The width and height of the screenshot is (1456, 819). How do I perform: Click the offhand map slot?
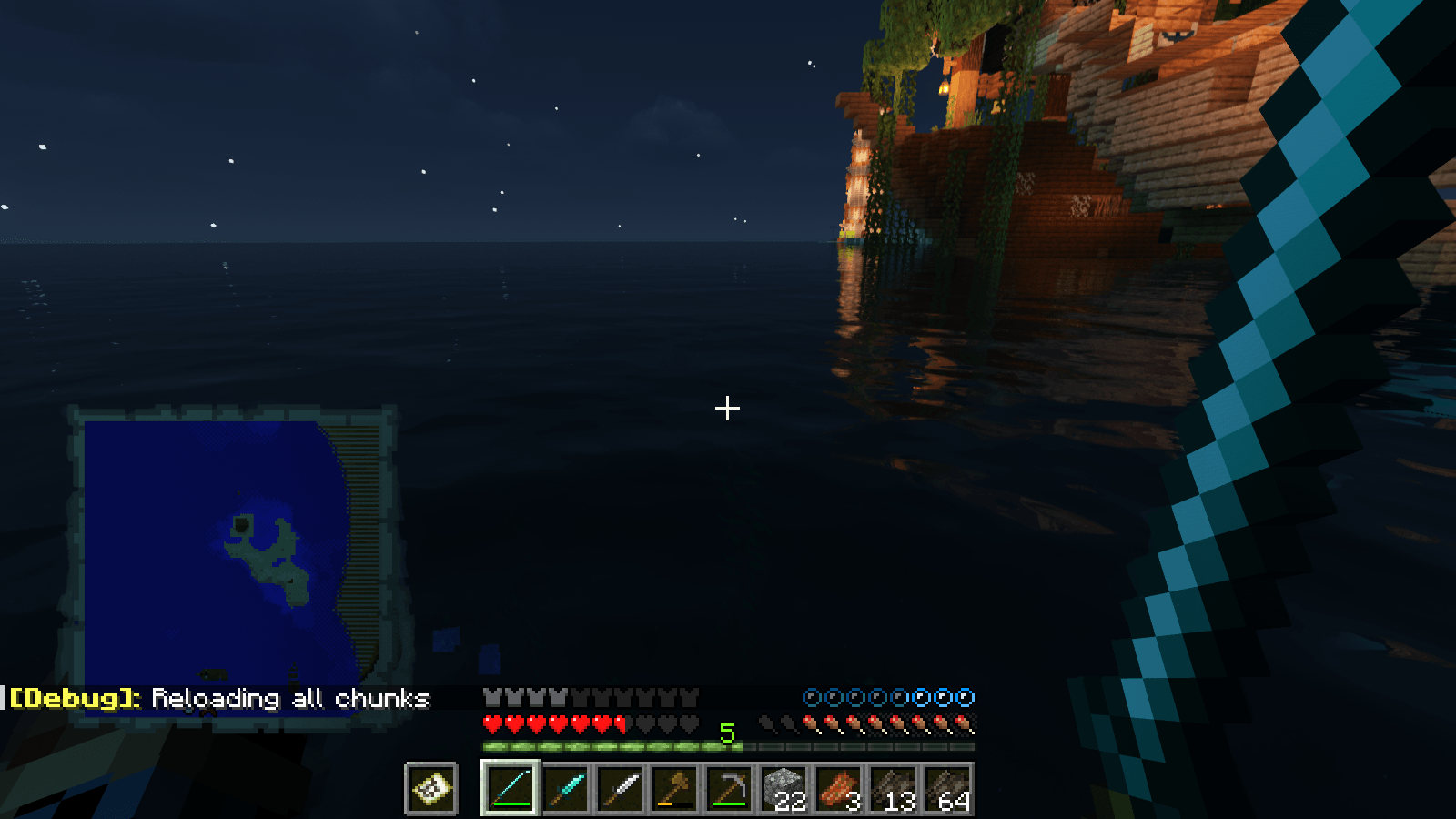pos(431,791)
